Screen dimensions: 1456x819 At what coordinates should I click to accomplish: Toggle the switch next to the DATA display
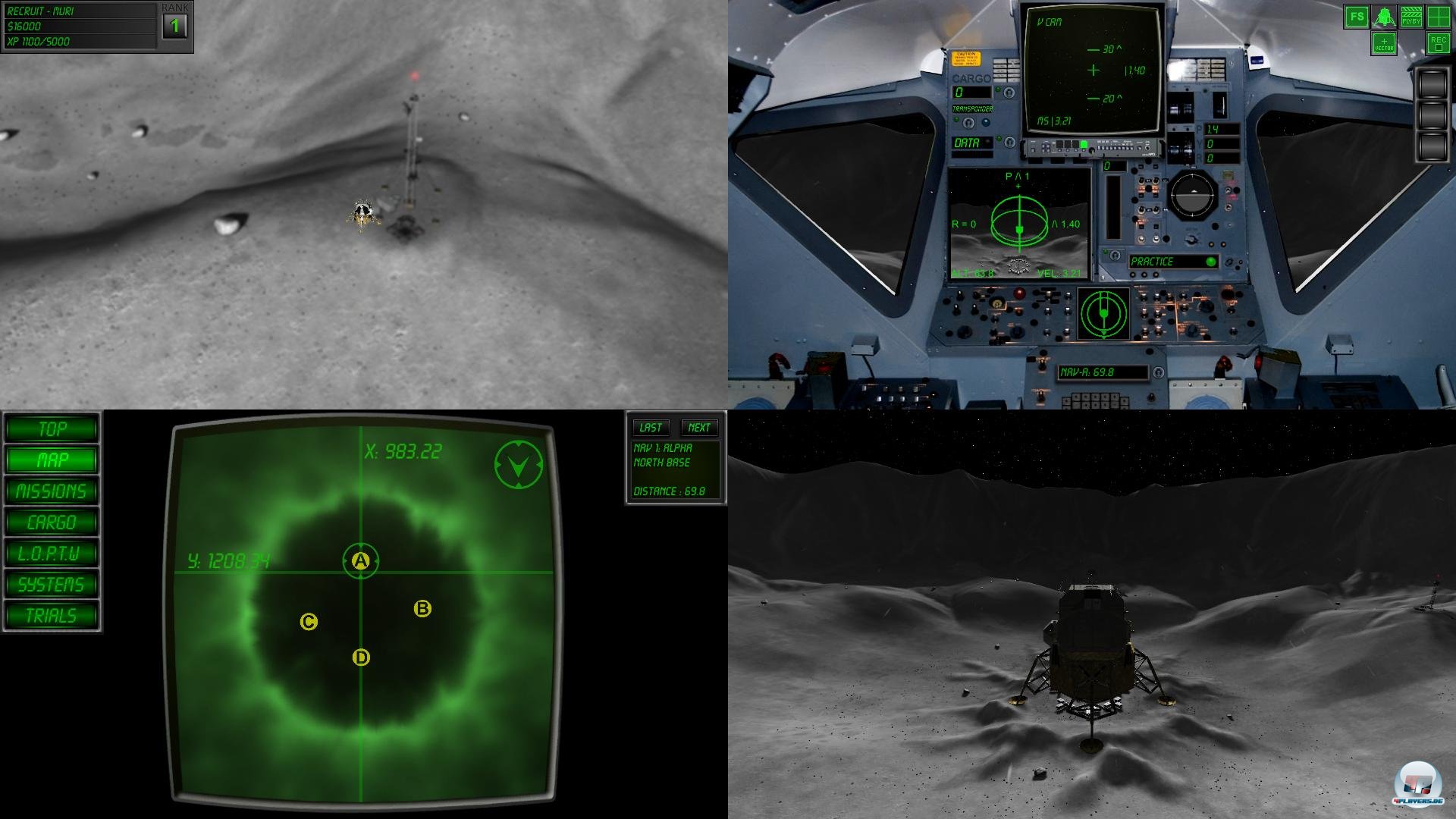1009,142
